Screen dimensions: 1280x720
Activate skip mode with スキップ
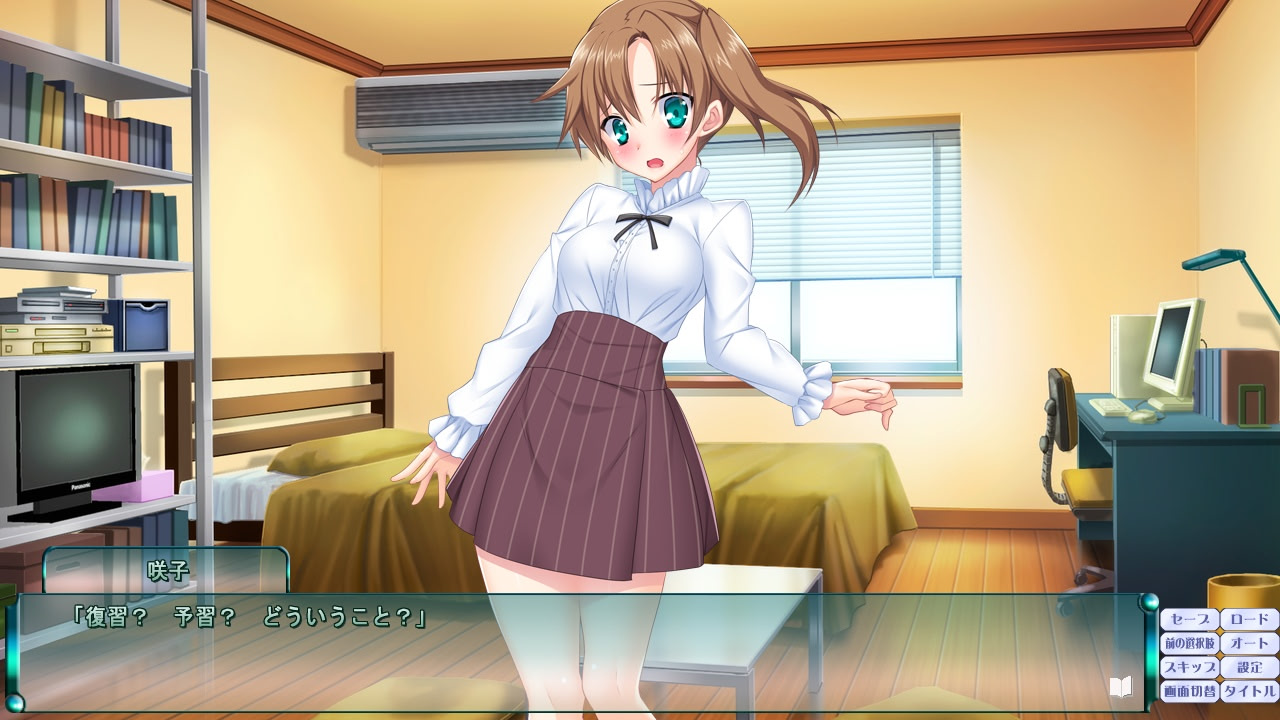pos(1188,665)
